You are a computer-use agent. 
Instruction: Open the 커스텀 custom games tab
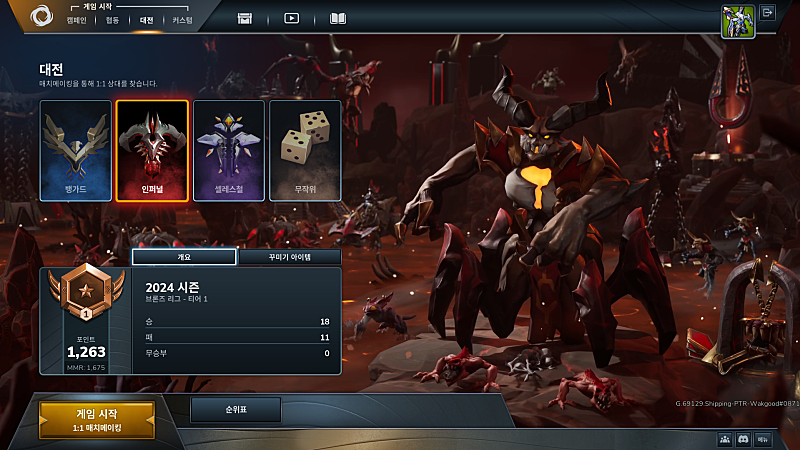click(x=182, y=20)
